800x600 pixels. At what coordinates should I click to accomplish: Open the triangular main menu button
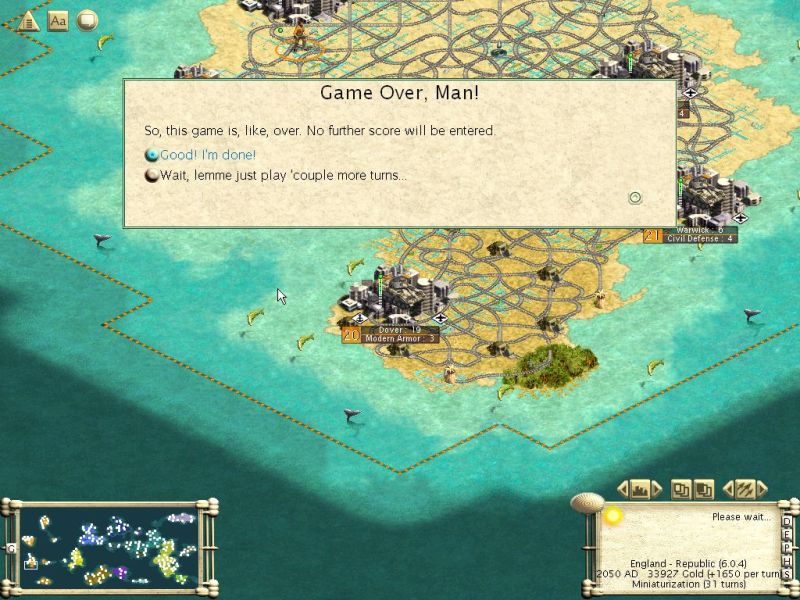[29, 19]
